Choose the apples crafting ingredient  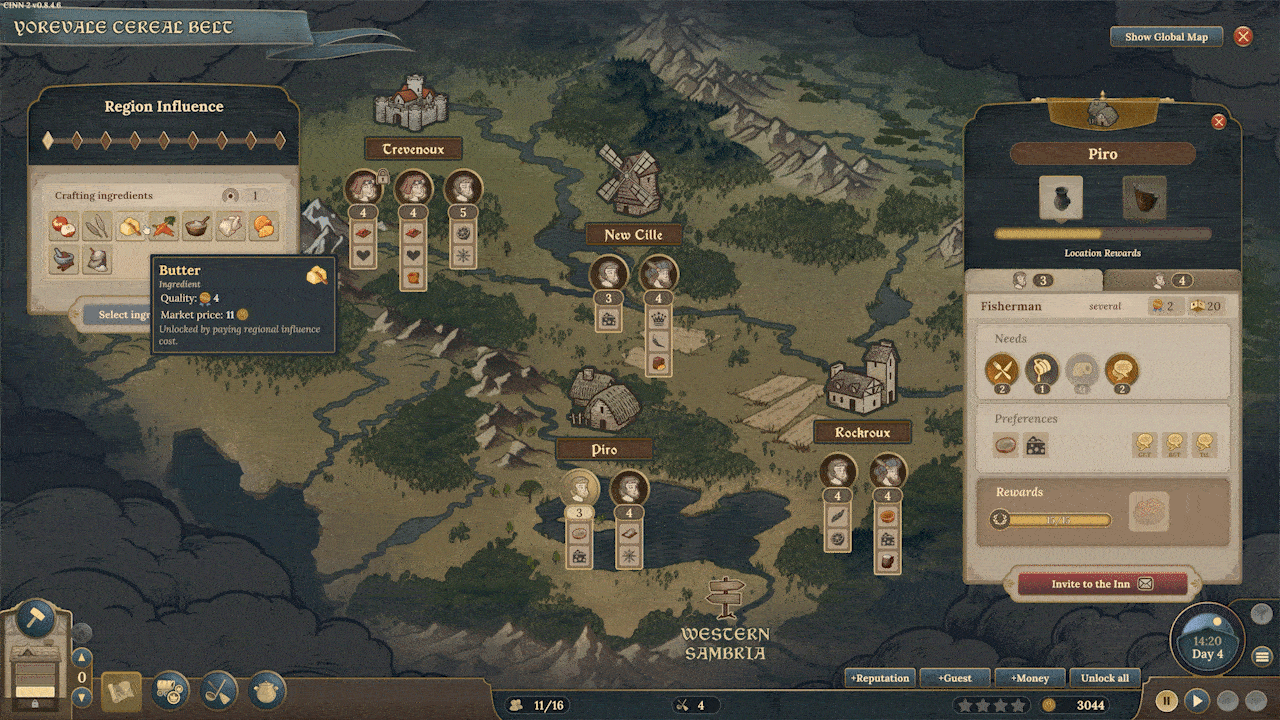(x=64, y=227)
